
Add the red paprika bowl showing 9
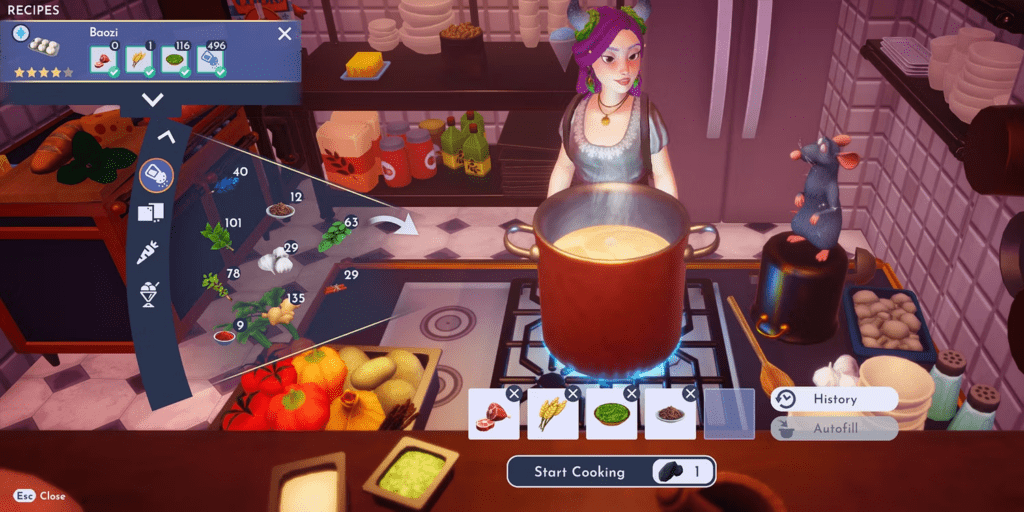[224, 337]
